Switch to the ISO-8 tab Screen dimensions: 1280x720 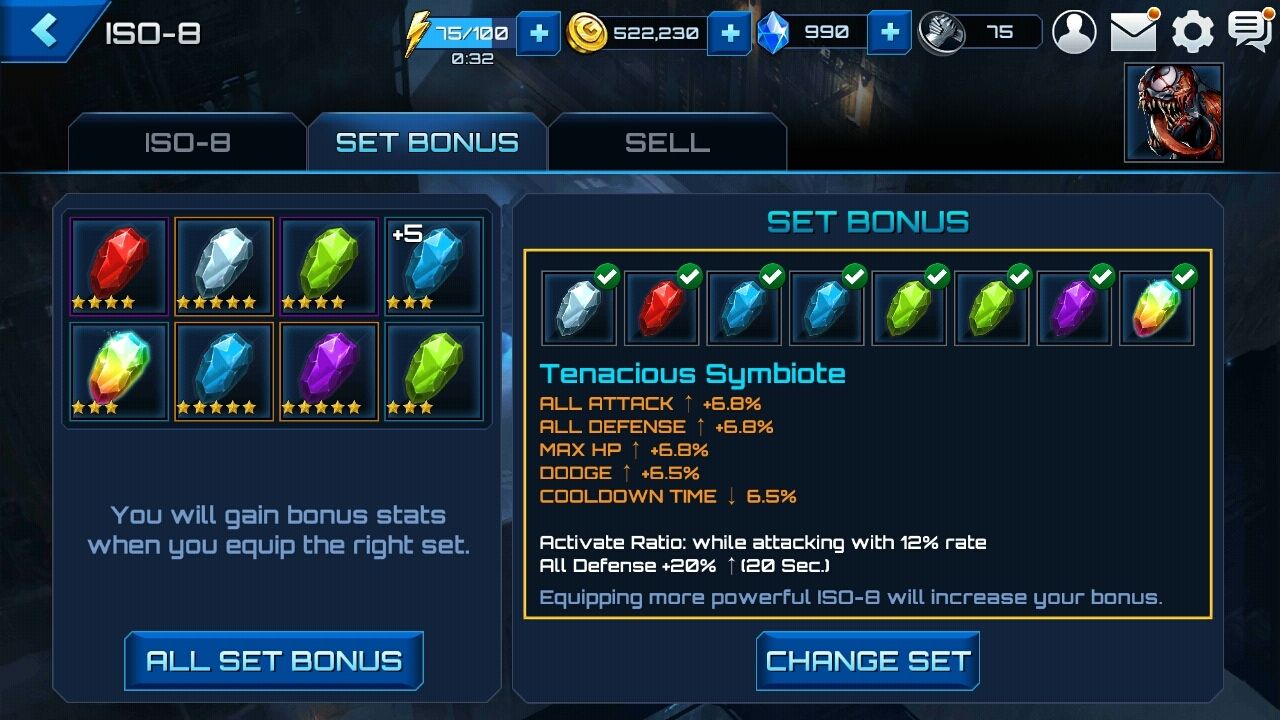[187, 142]
